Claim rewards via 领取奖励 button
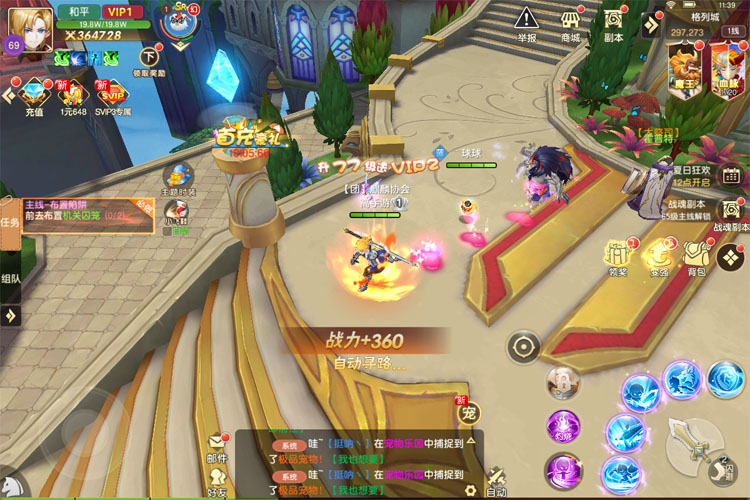Image resolution: width=750 pixels, height=500 pixels. click(x=149, y=61)
